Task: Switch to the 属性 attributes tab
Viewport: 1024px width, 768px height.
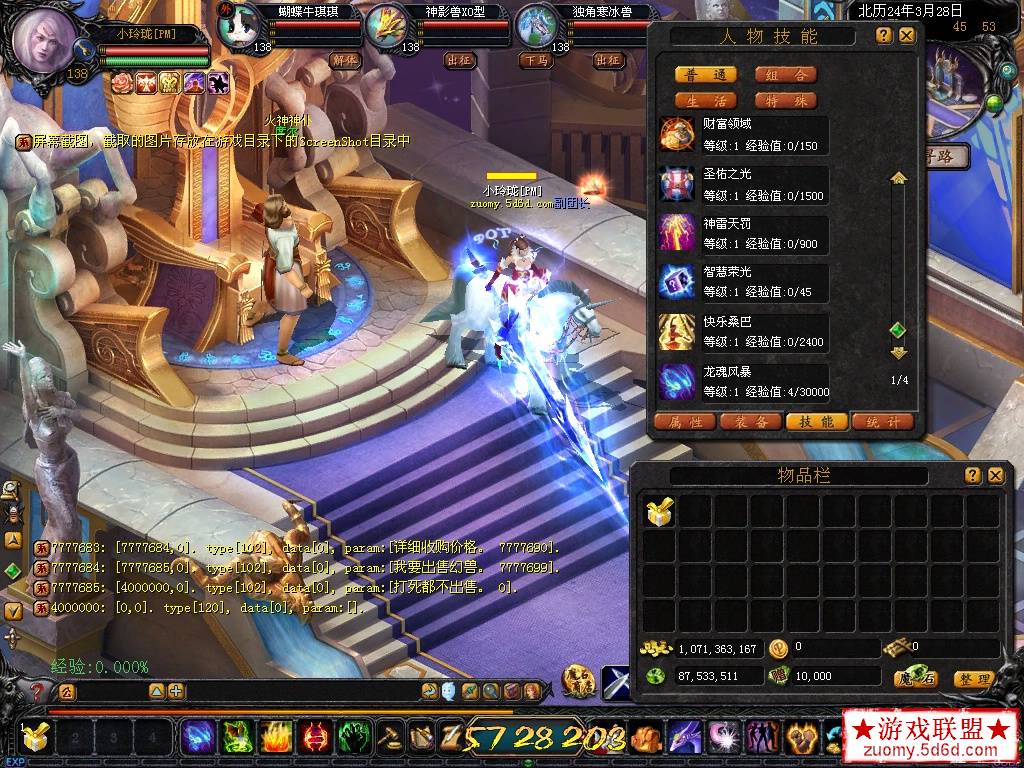Action: [x=685, y=422]
